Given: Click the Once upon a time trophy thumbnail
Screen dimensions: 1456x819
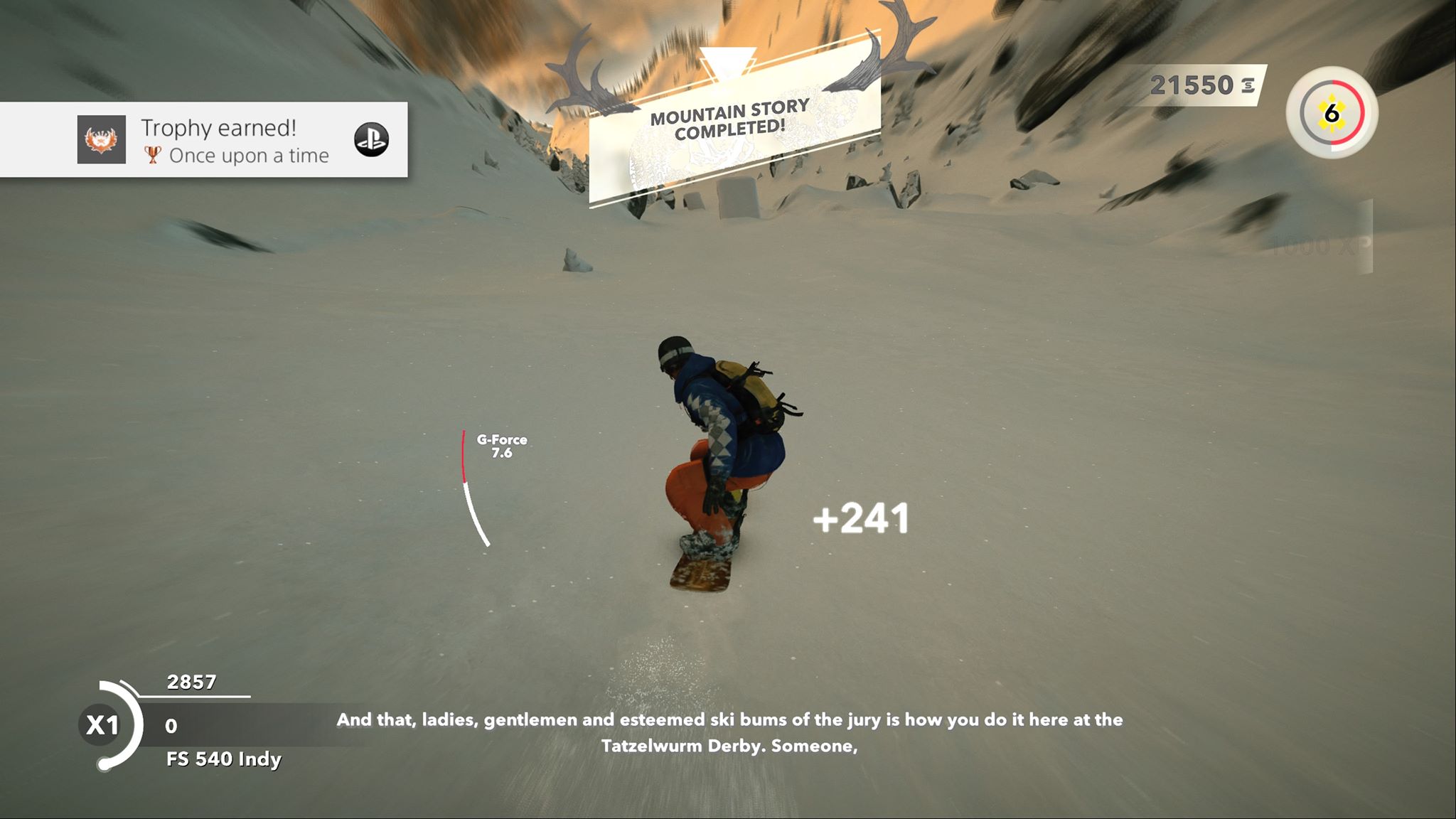Looking at the screenshot, I should [102, 139].
